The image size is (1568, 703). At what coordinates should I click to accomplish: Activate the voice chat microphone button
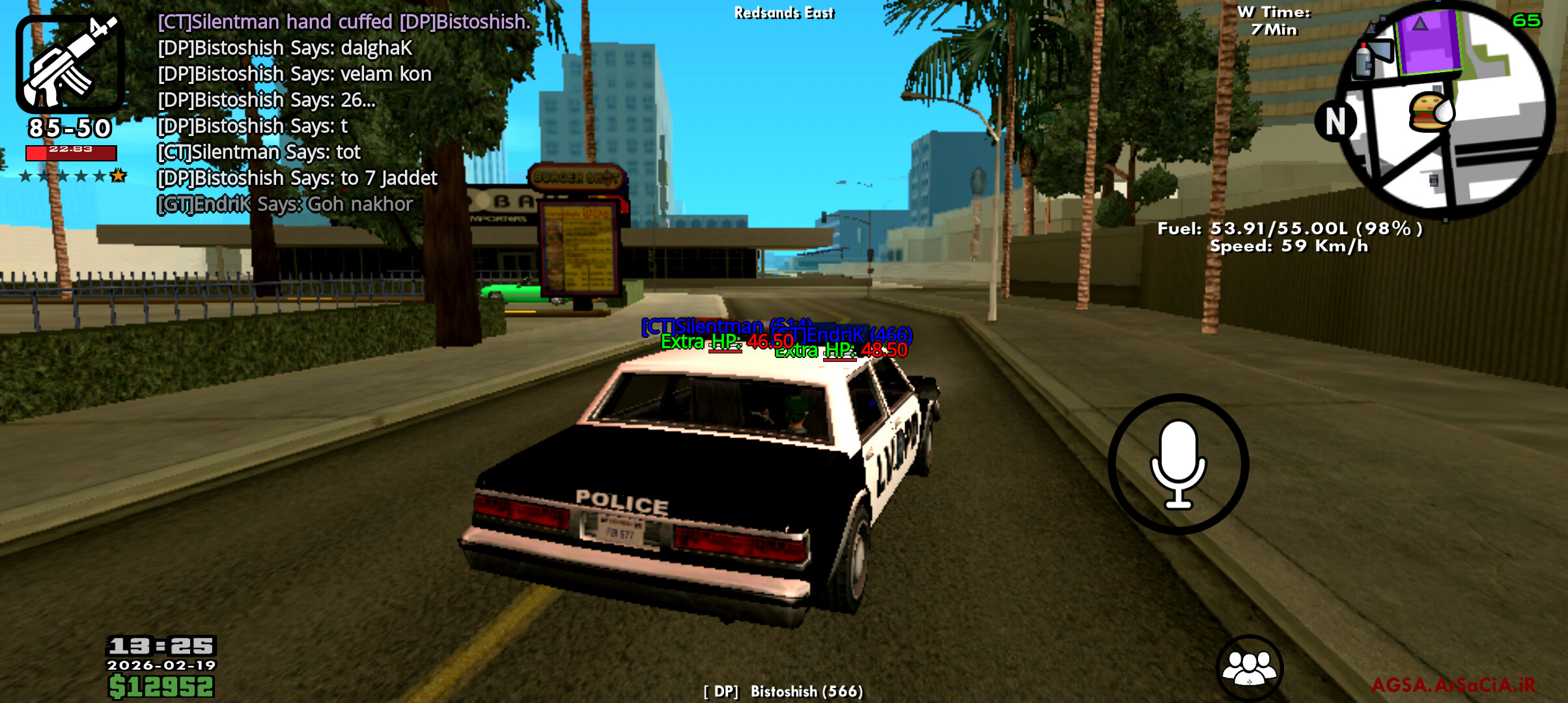pyautogui.click(x=1178, y=463)
